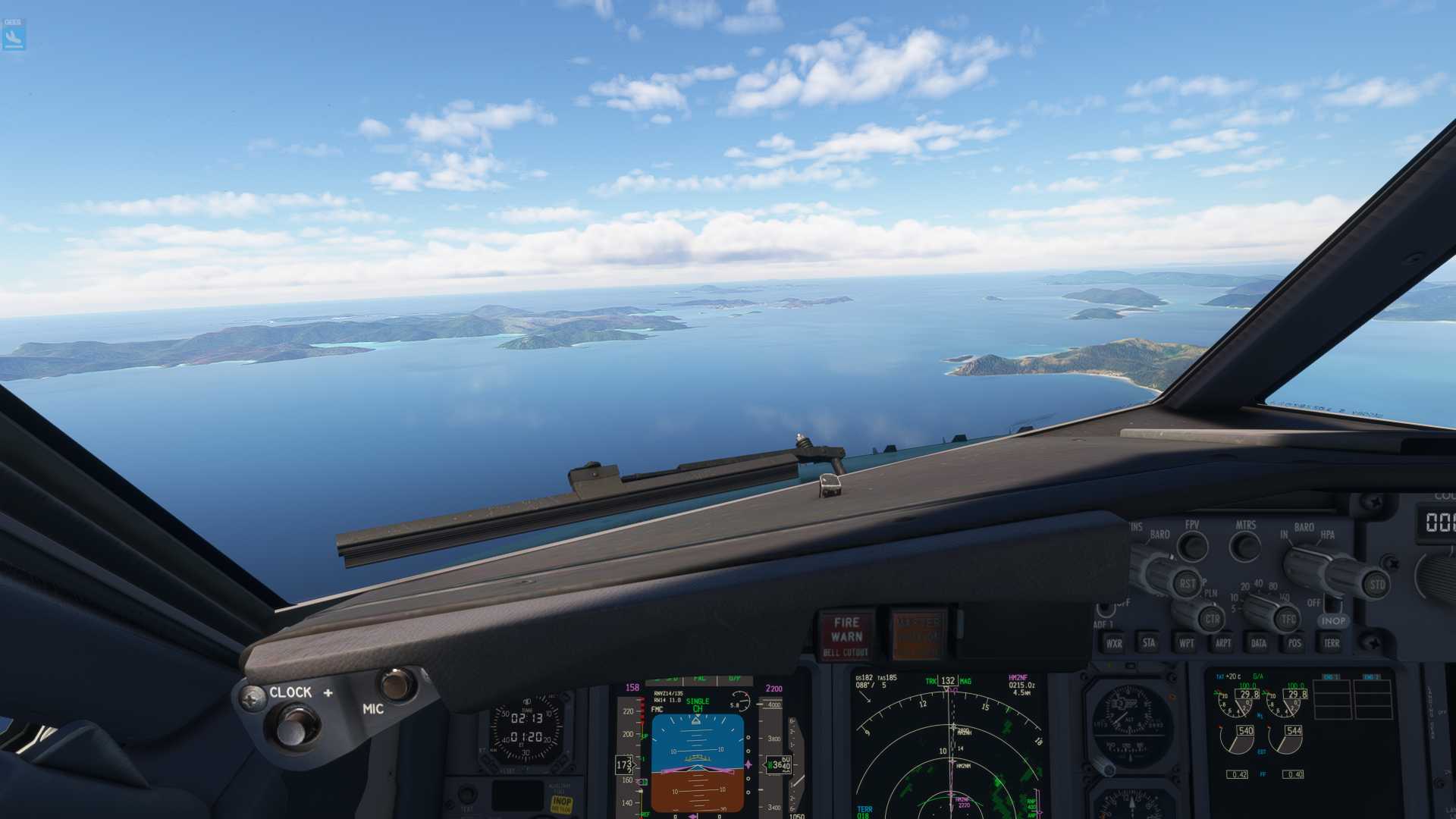Push the FIRE WARN bell cutout light
The image size is (1456, 819).
[x=846, y=635]
